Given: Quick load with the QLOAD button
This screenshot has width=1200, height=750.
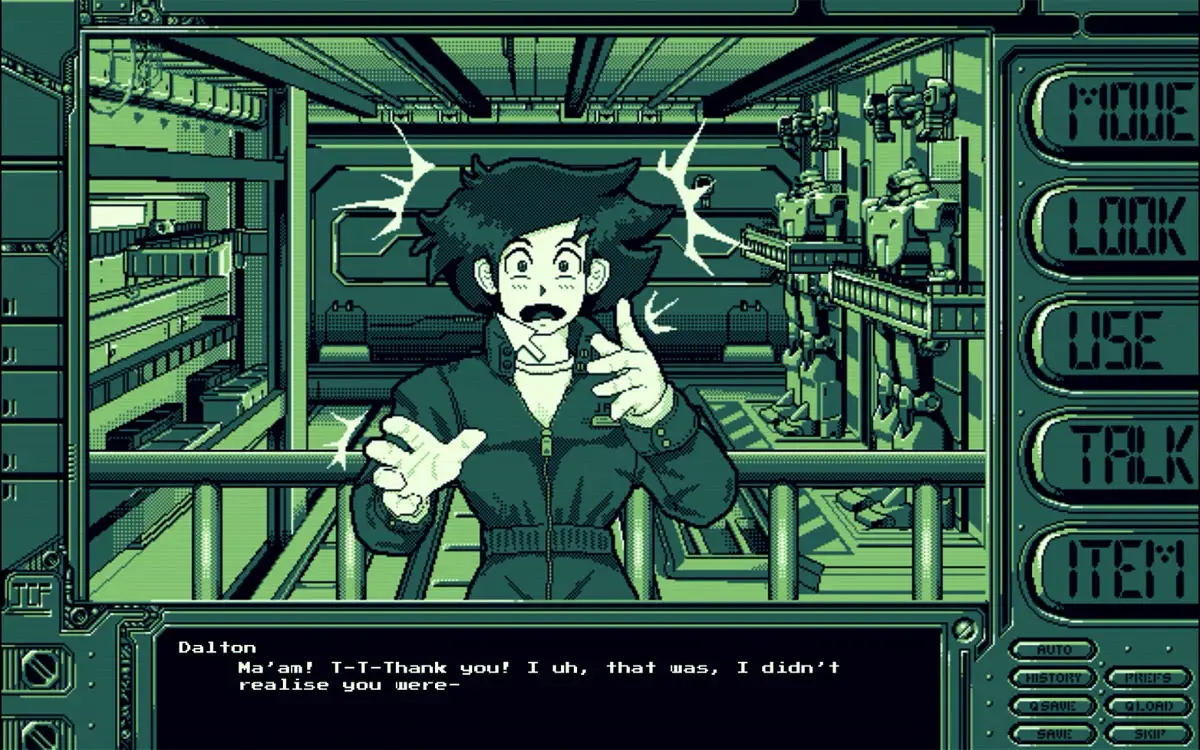Looking at the screenshot, I should tap(1148, 706).
